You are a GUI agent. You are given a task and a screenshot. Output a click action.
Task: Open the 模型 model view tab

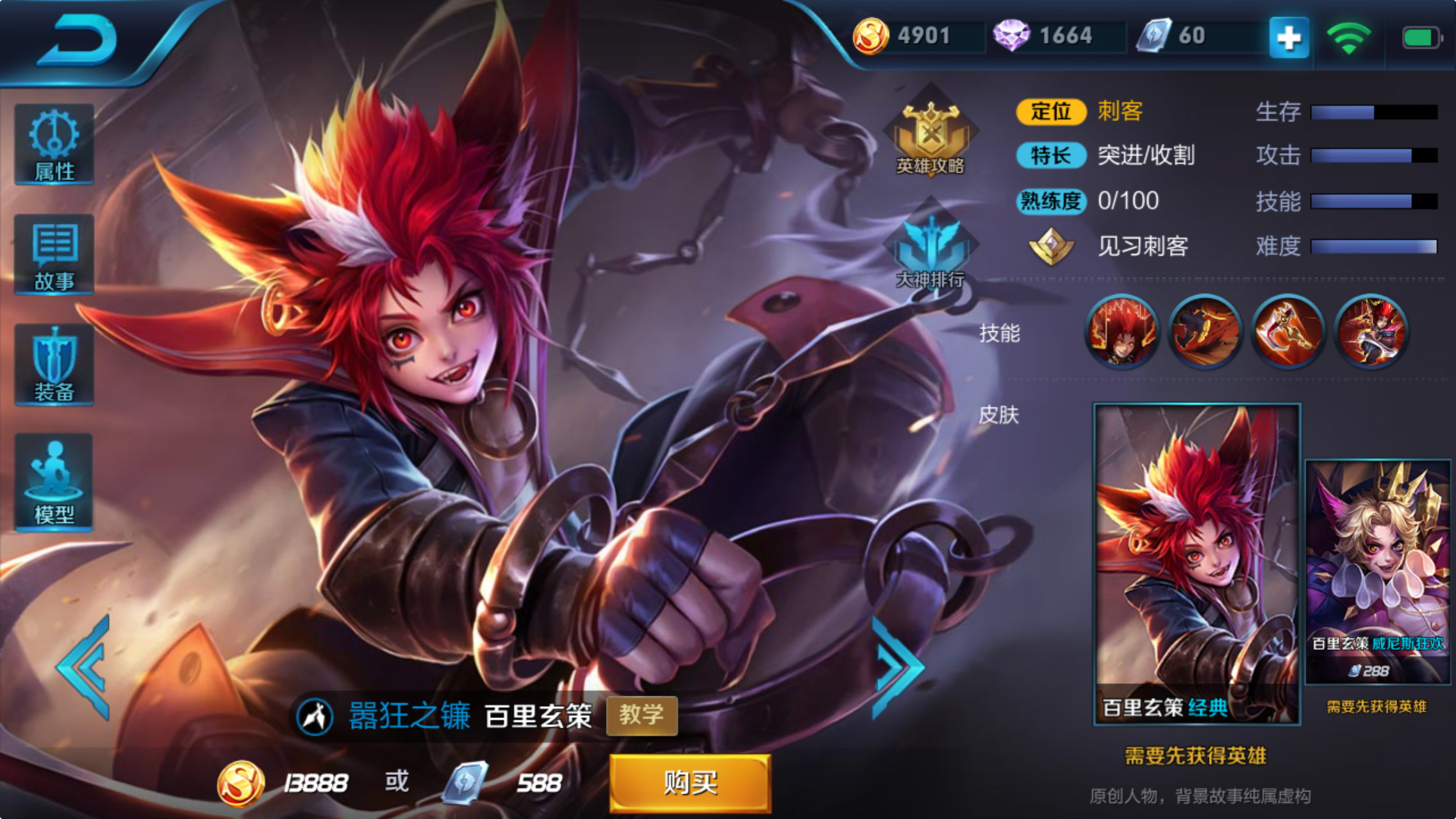54,482
